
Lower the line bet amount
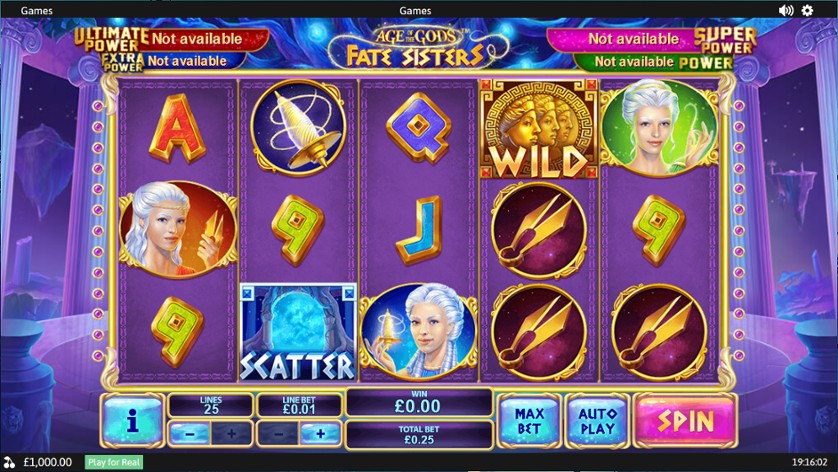(277, 434)
